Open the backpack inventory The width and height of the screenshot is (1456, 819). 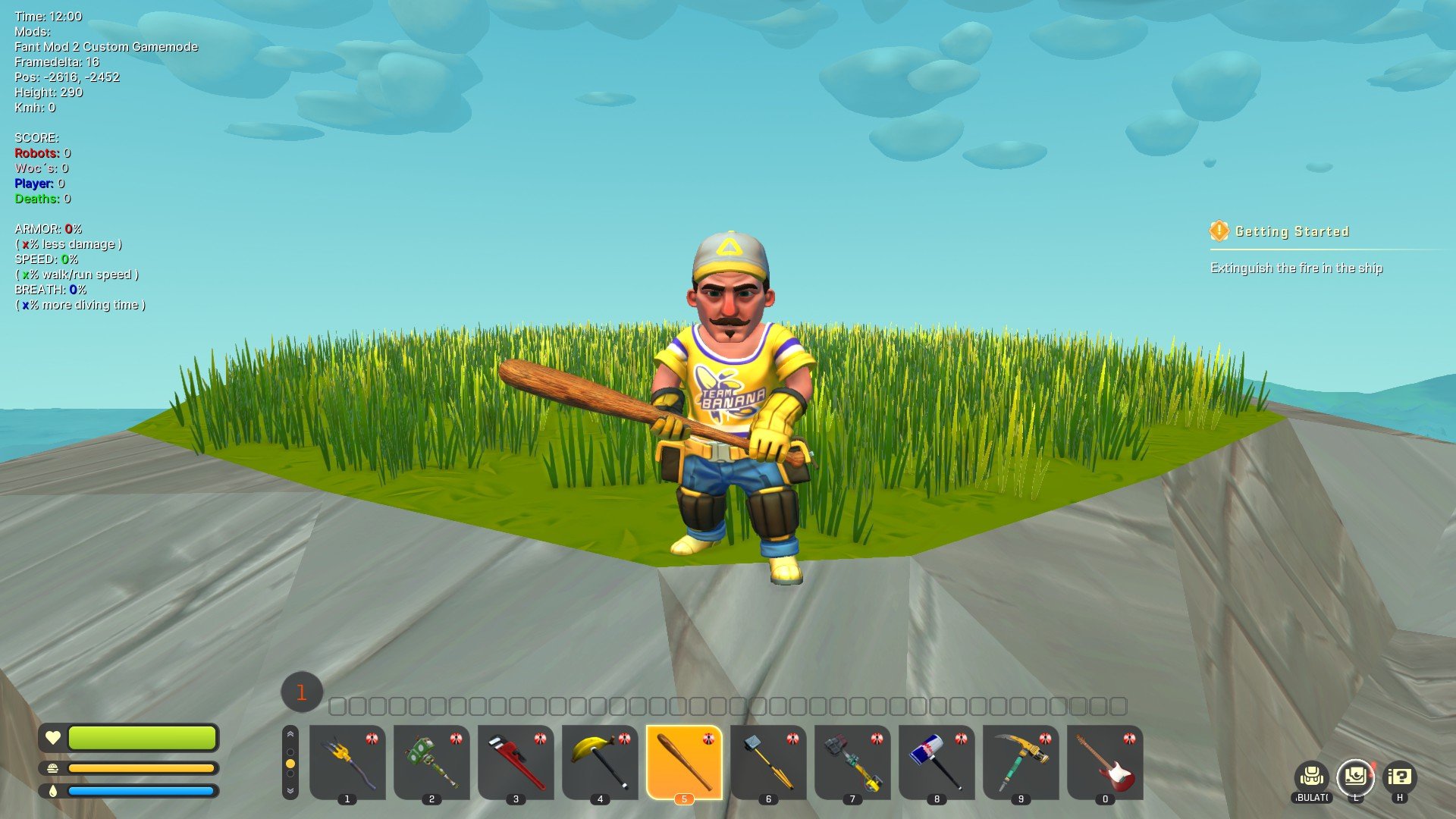(x=1312, y=777)
